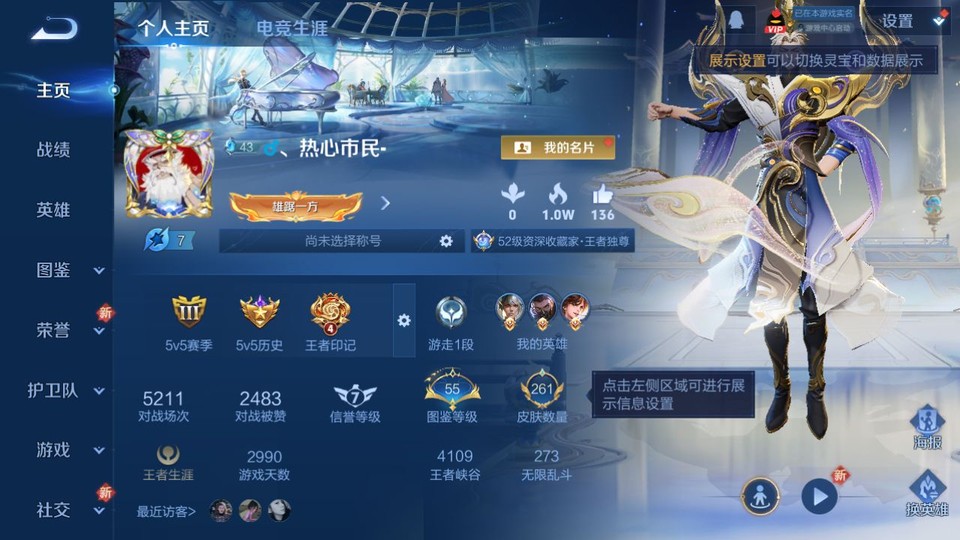Open the 游戏 section in sidebar

pyautogui.click(x=60, y=450)
